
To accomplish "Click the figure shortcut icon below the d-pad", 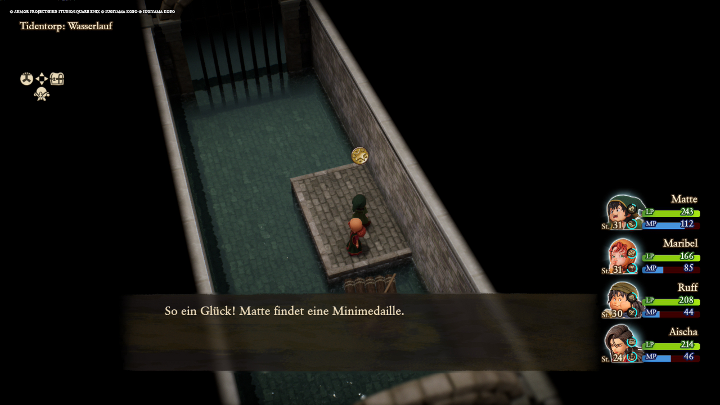I will point(42,94).
